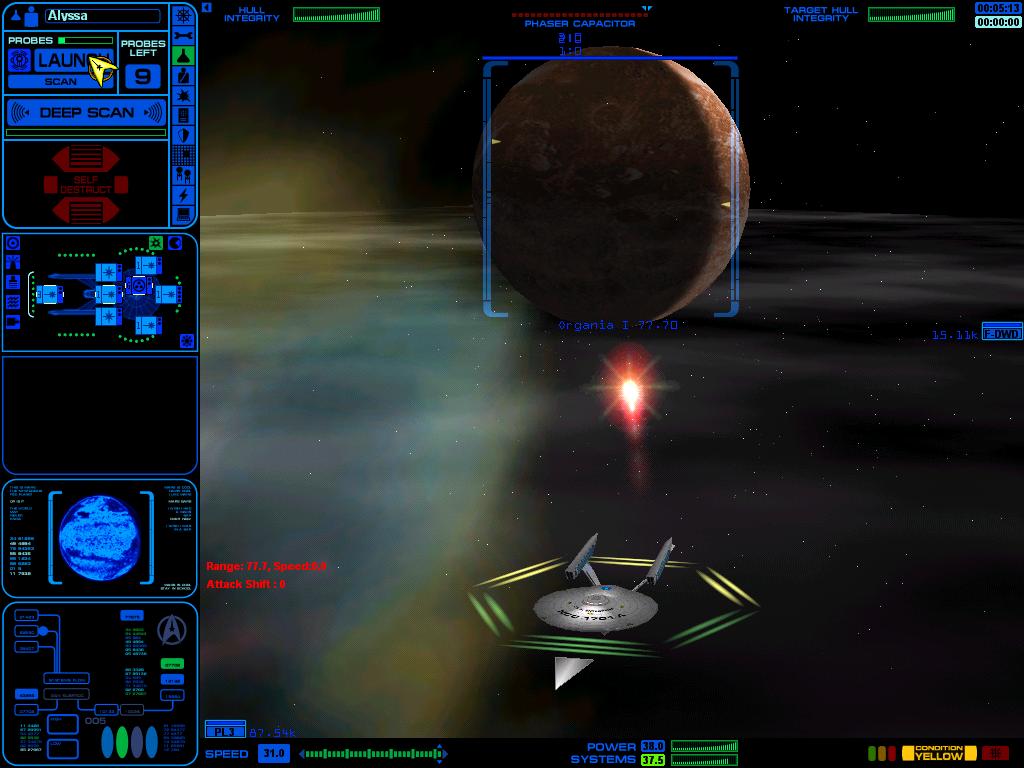The height and width of the screenshot is (768, 1024).
Task: Open the computer terminal tab
Action: (183, 214)
